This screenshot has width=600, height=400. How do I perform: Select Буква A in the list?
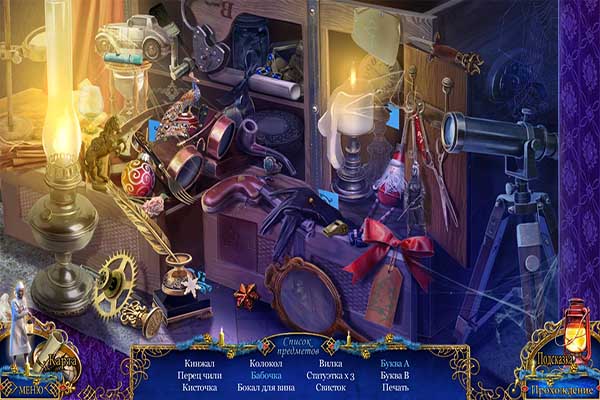click(395, 362)
